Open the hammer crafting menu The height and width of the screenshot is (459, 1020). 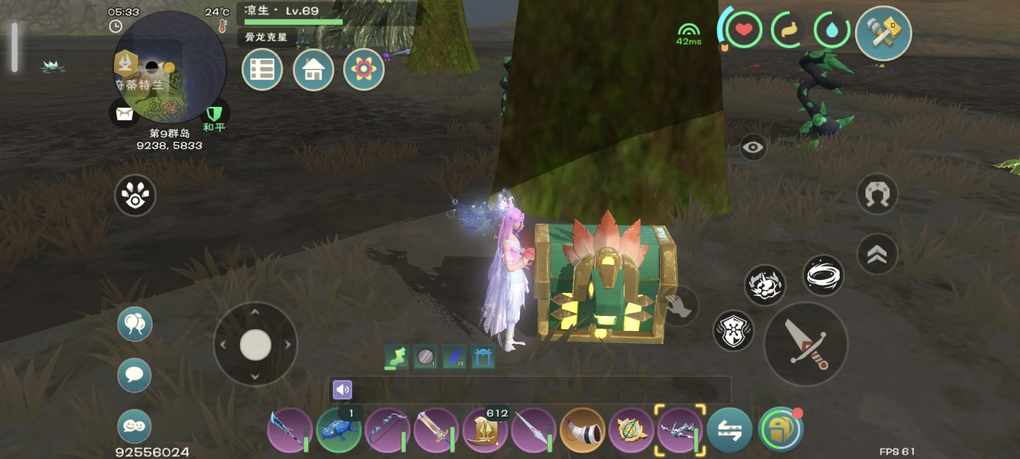(x=883, y=34)
